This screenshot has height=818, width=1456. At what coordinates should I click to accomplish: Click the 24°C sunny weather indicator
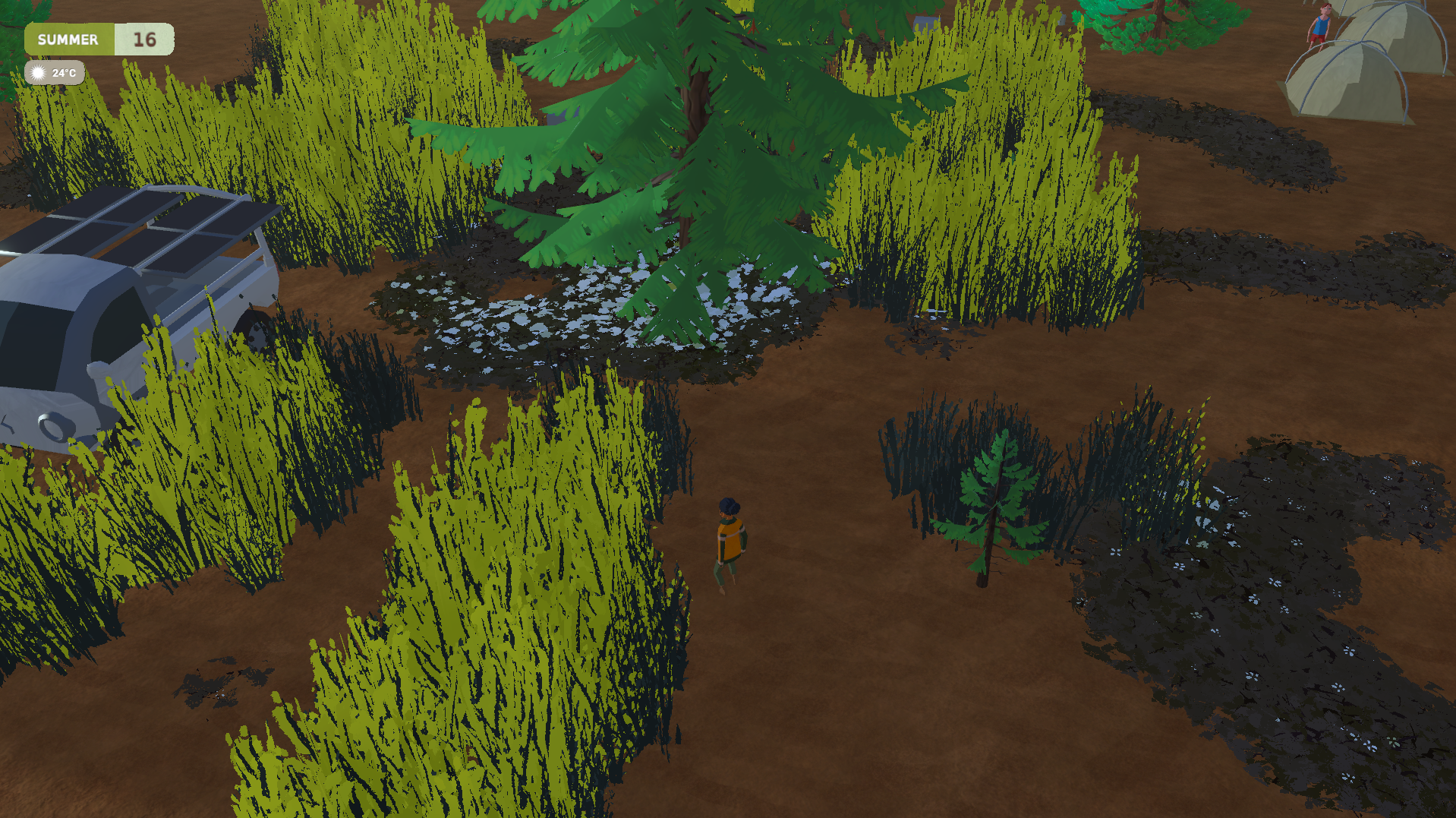[x=55, y=73]
